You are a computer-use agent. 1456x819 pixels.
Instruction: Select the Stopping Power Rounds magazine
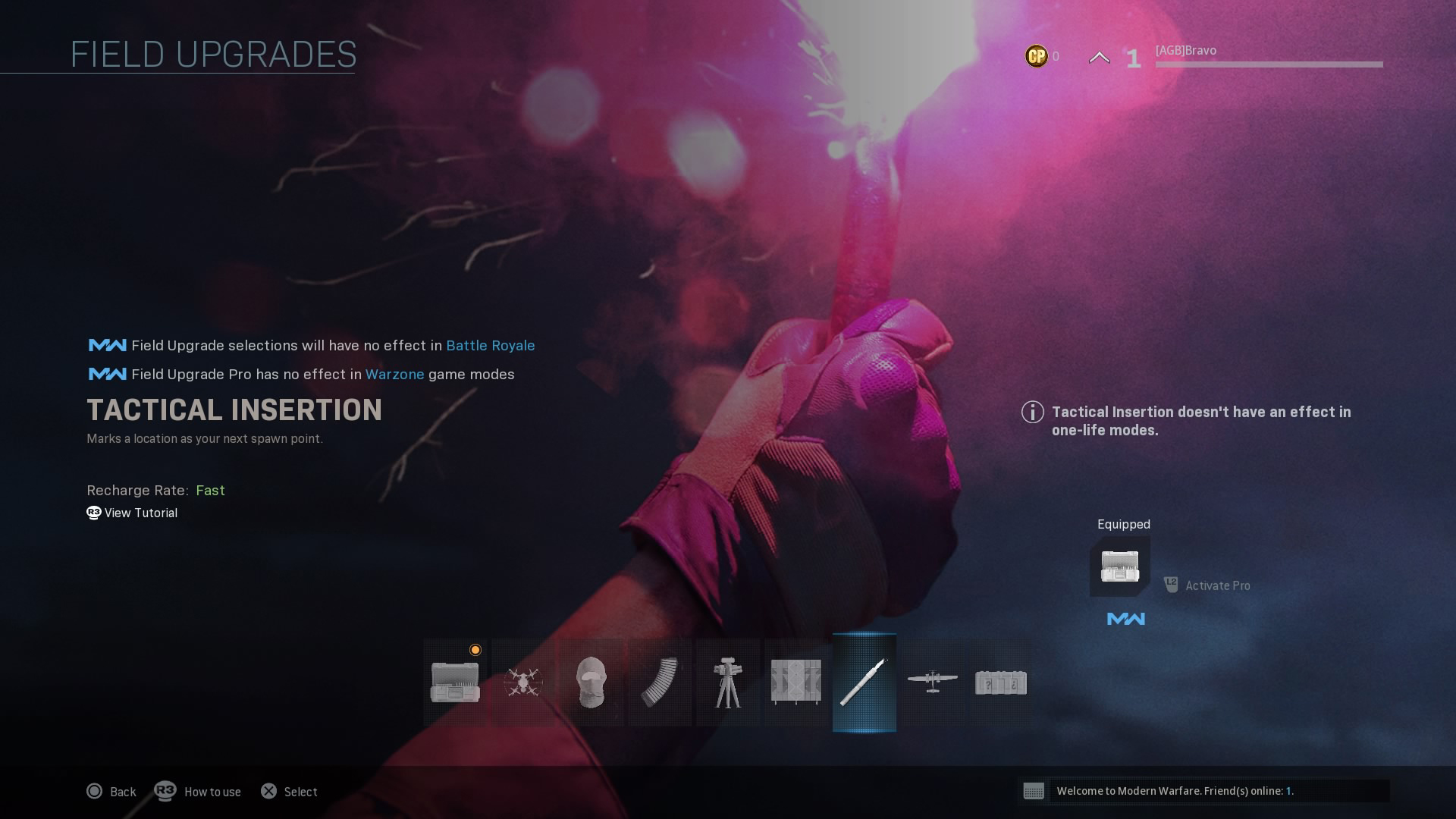click(660, 682)
